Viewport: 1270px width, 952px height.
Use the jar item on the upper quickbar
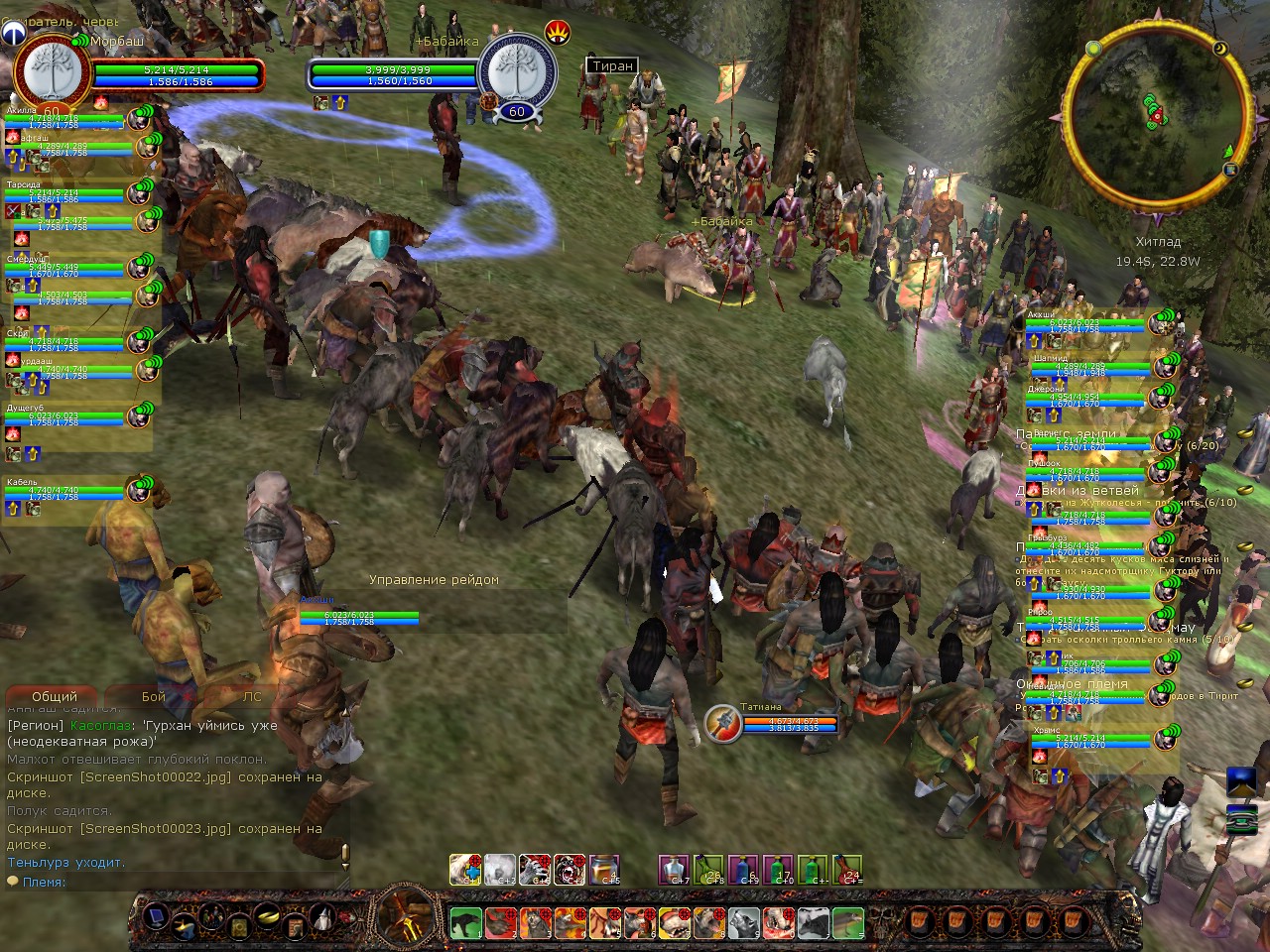coord(604,870)
